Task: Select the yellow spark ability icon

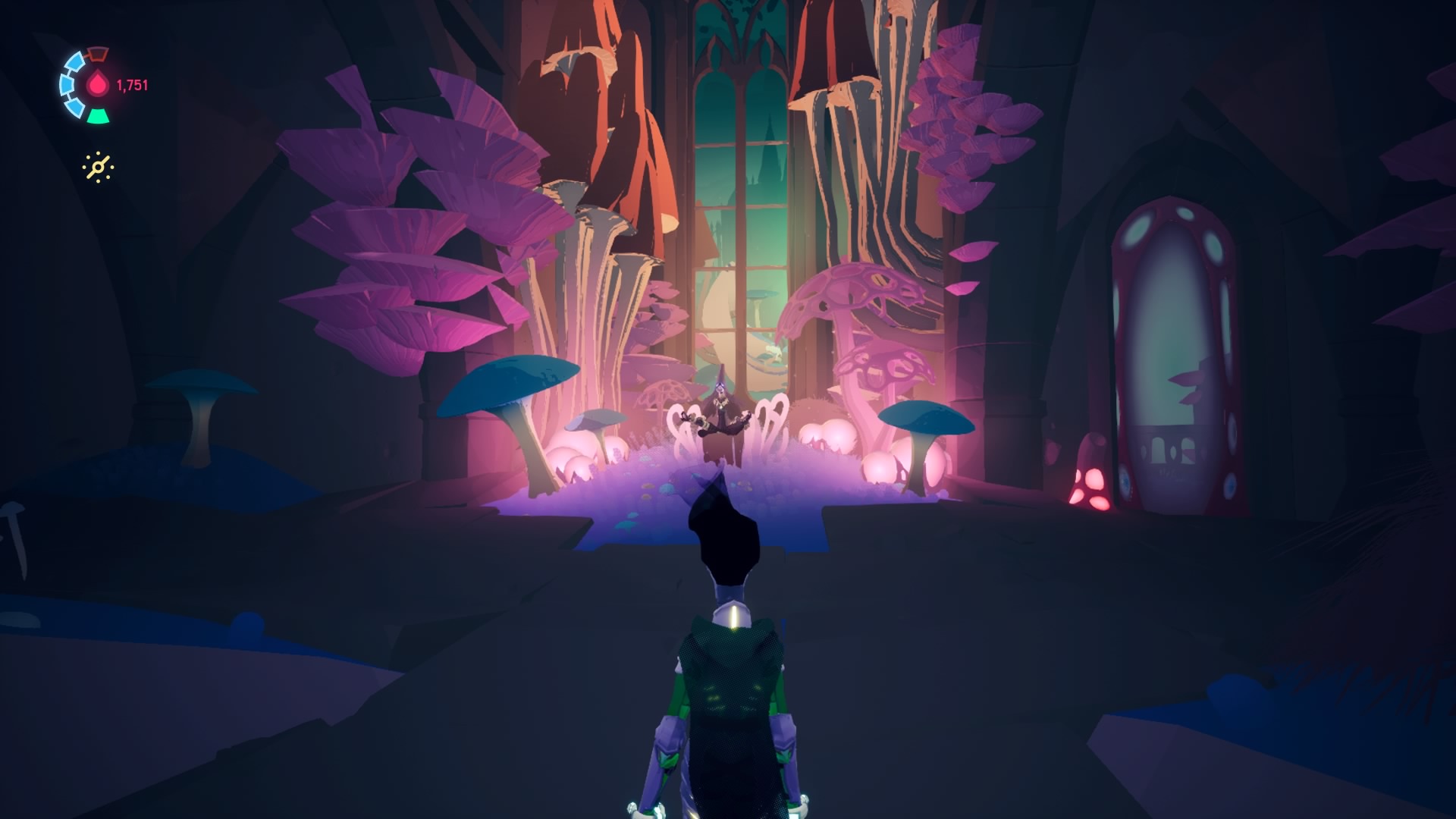Action: point(97,166)
